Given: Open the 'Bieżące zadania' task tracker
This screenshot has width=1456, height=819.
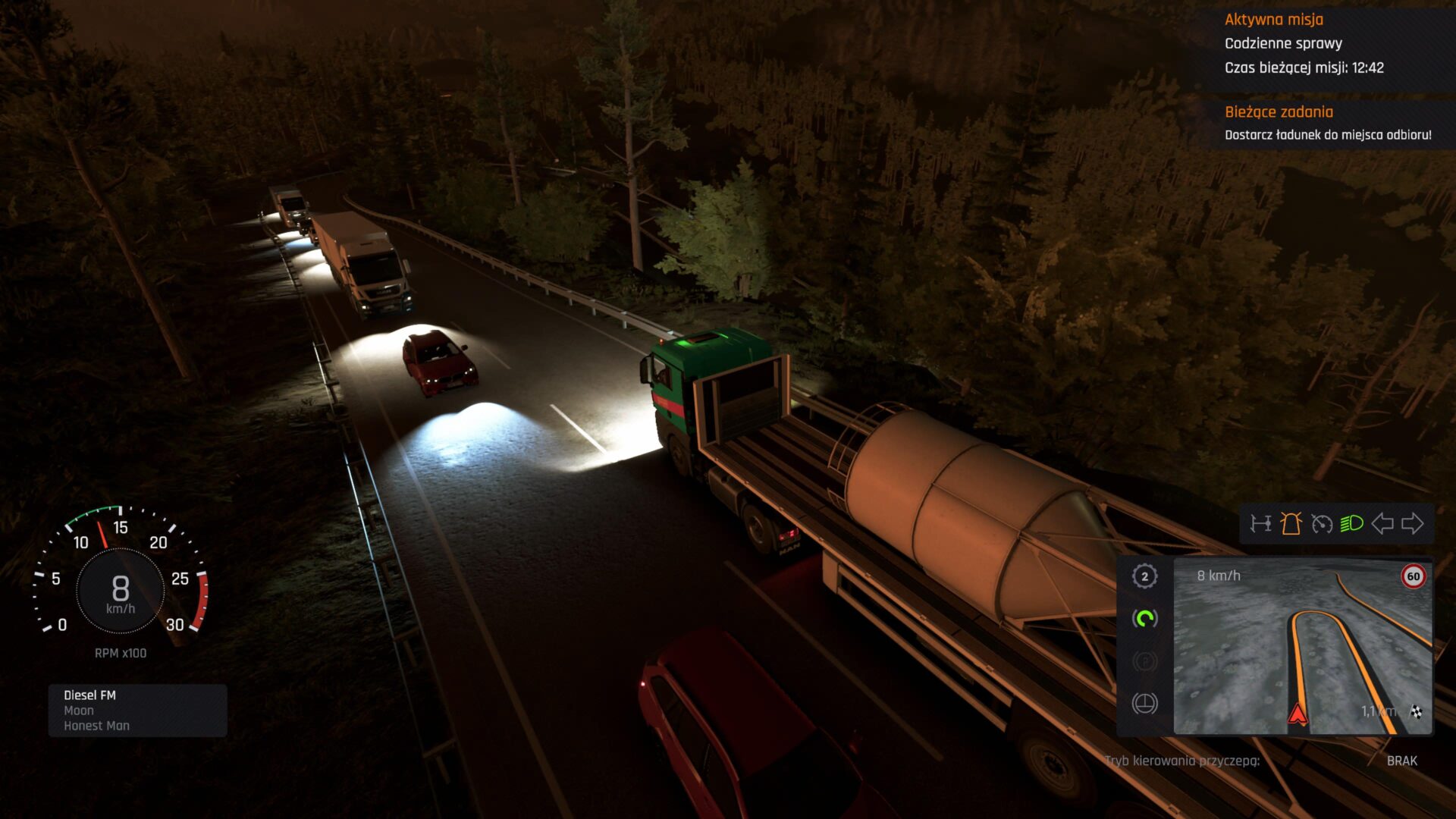Looking at the screenshot, I should point(1328,123).
